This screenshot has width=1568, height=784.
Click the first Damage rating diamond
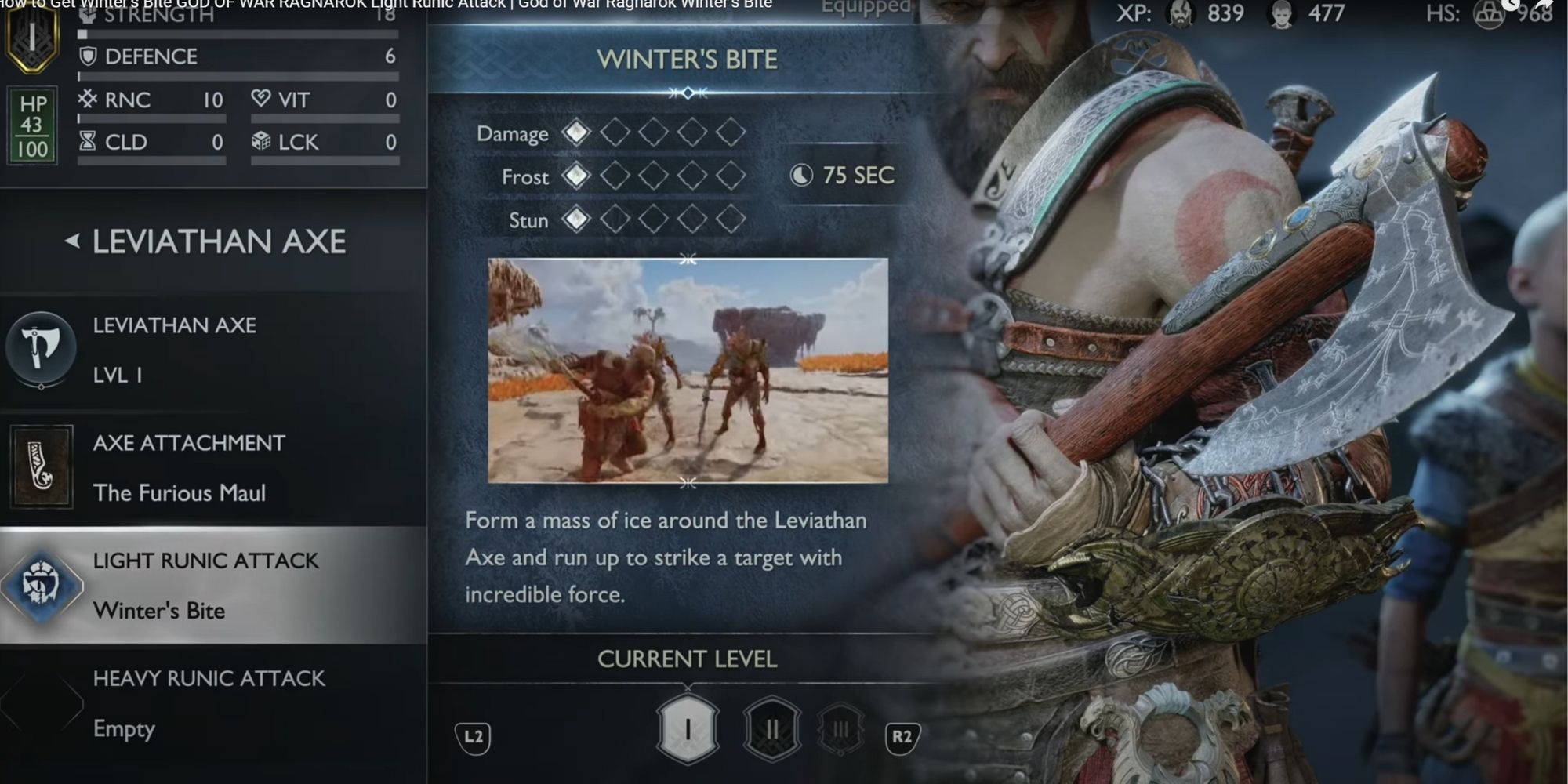pos(578,132)
